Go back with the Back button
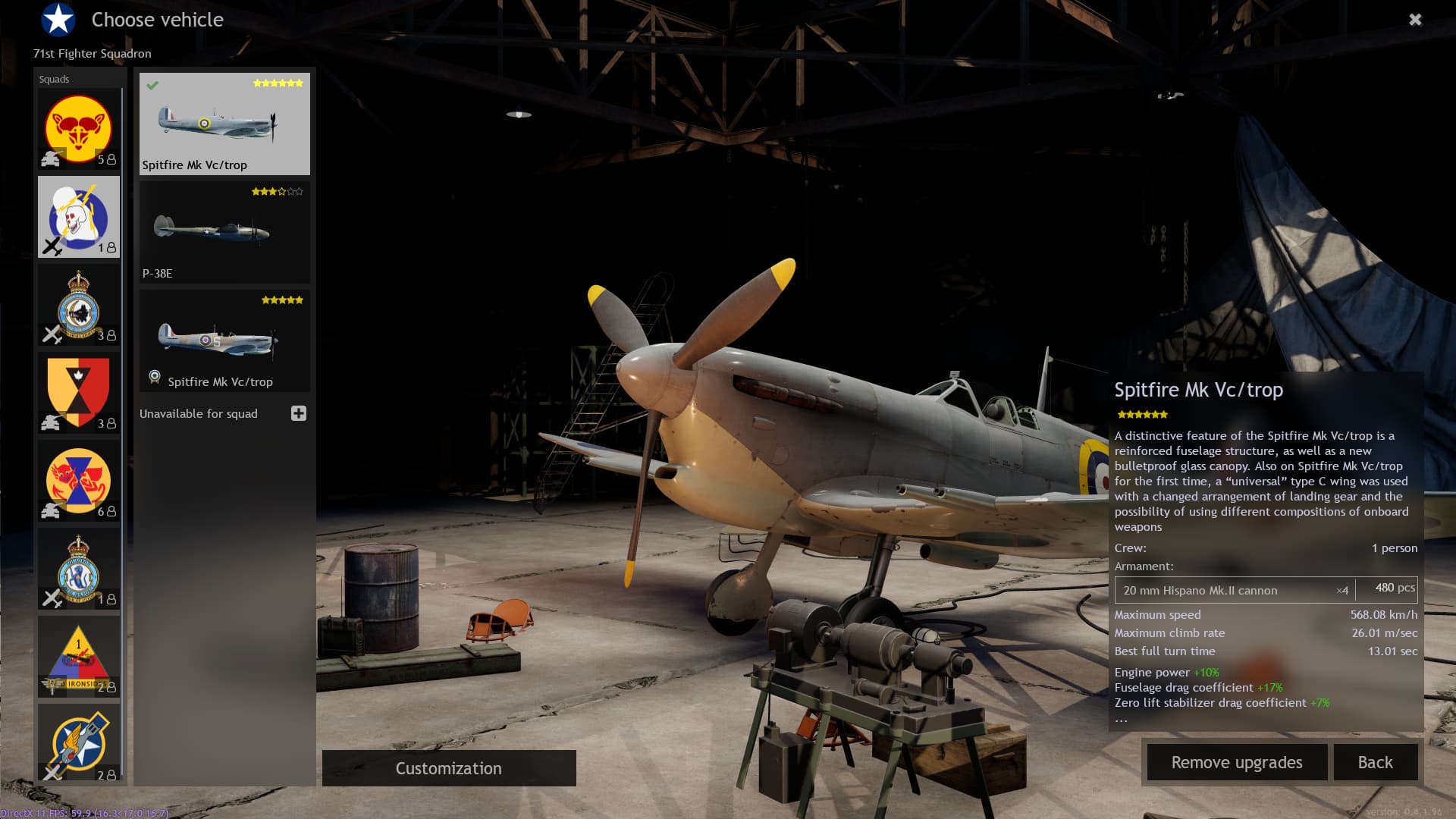This screenshot has width=1456, height=819. point(1375,762)
